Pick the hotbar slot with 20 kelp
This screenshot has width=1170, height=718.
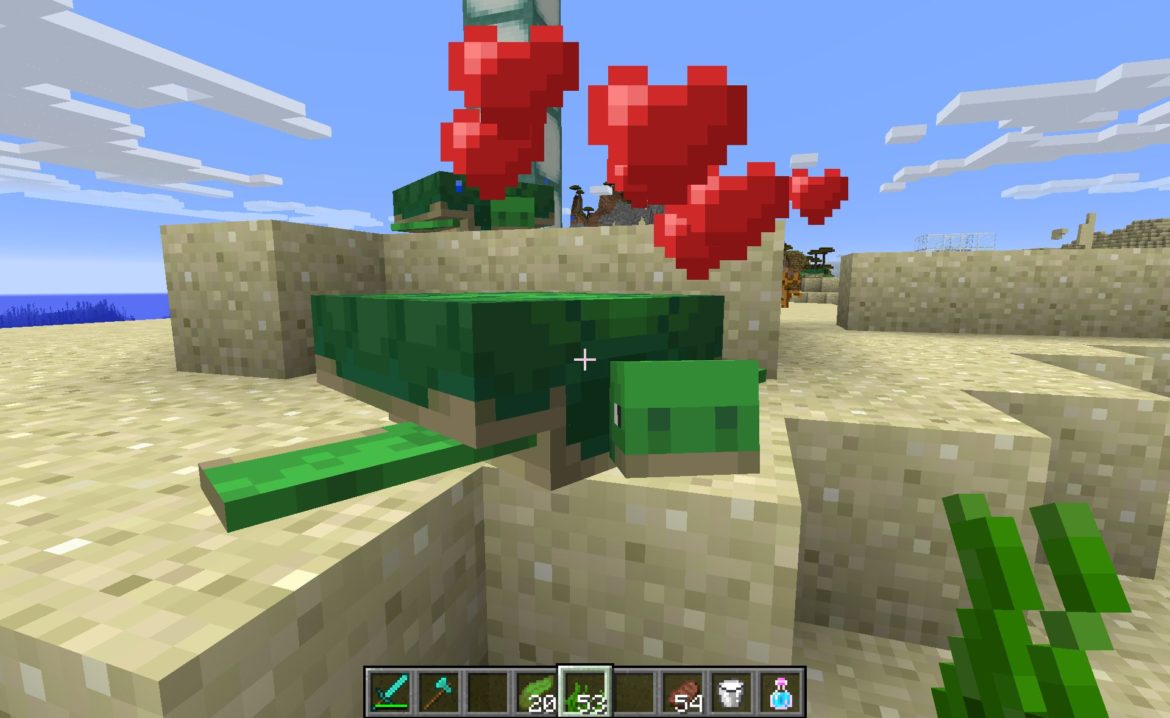tap(535, 690)
